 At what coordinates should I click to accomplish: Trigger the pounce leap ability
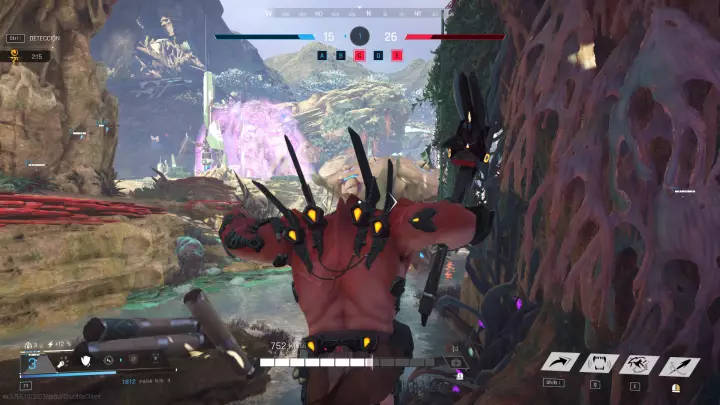(x=638, y=365)
